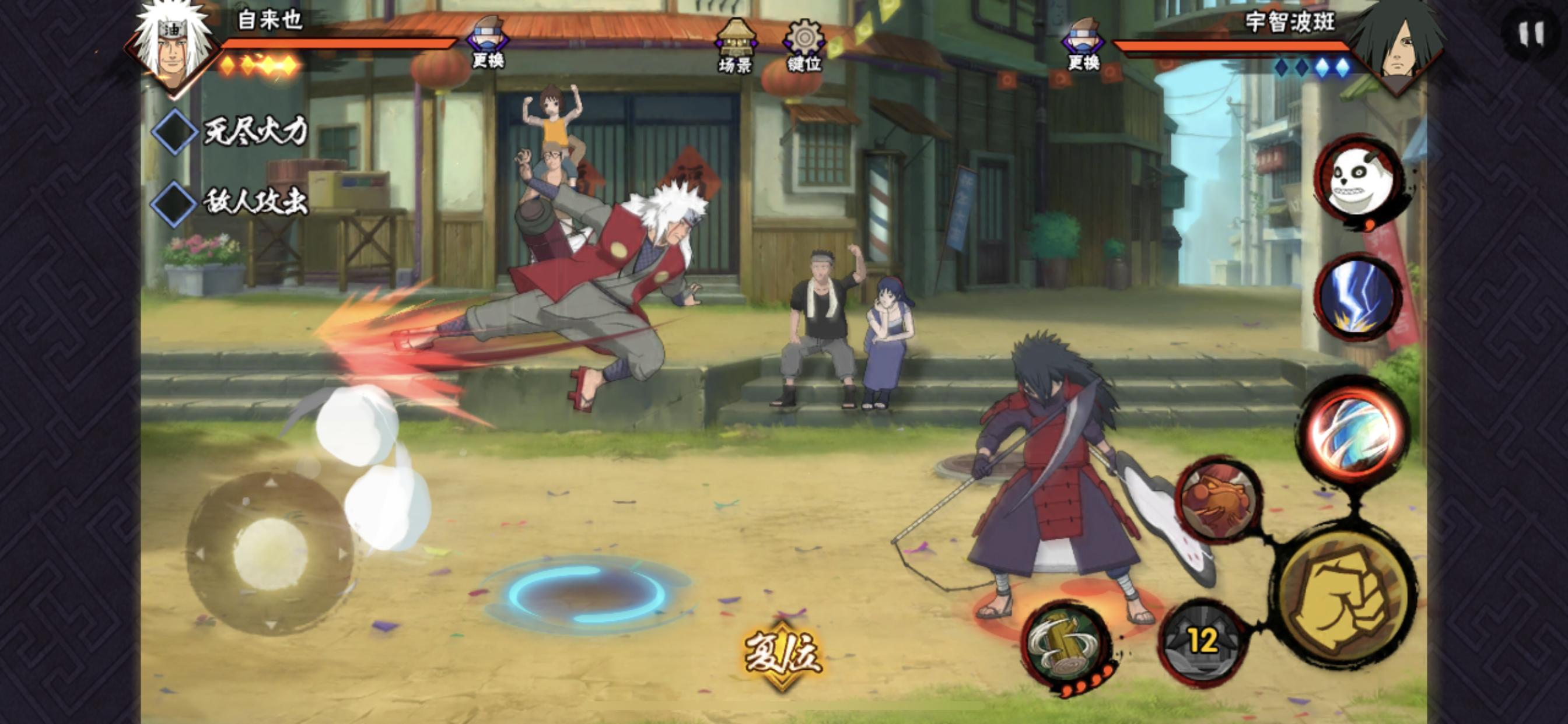Tap the virtual joystick center

pos(269,554)
